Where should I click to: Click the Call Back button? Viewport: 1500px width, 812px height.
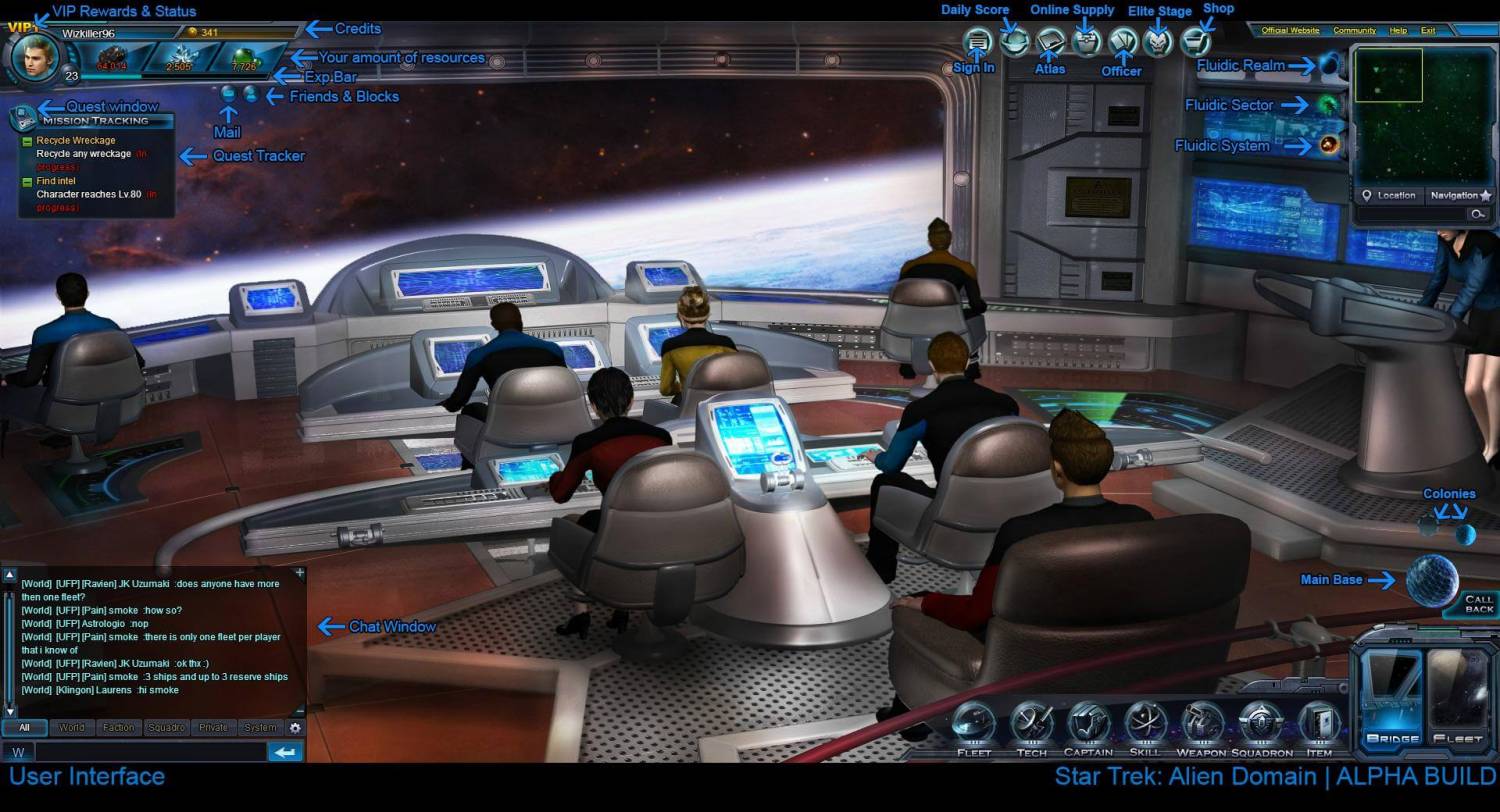(x=1478, y=604)
